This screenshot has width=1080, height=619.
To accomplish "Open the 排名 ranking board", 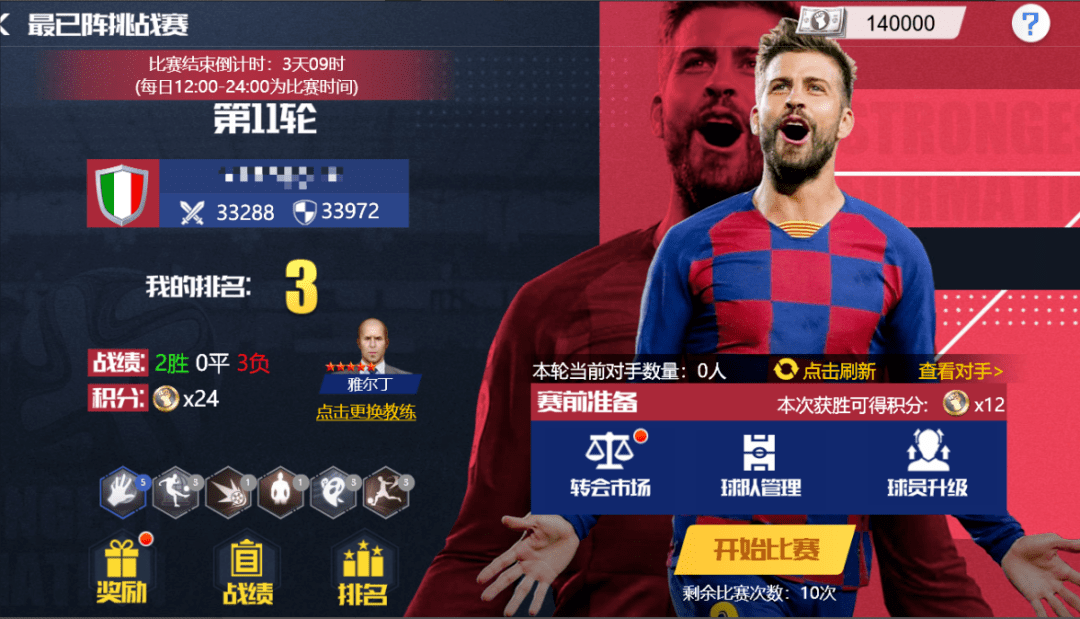I will click(362, 571).
